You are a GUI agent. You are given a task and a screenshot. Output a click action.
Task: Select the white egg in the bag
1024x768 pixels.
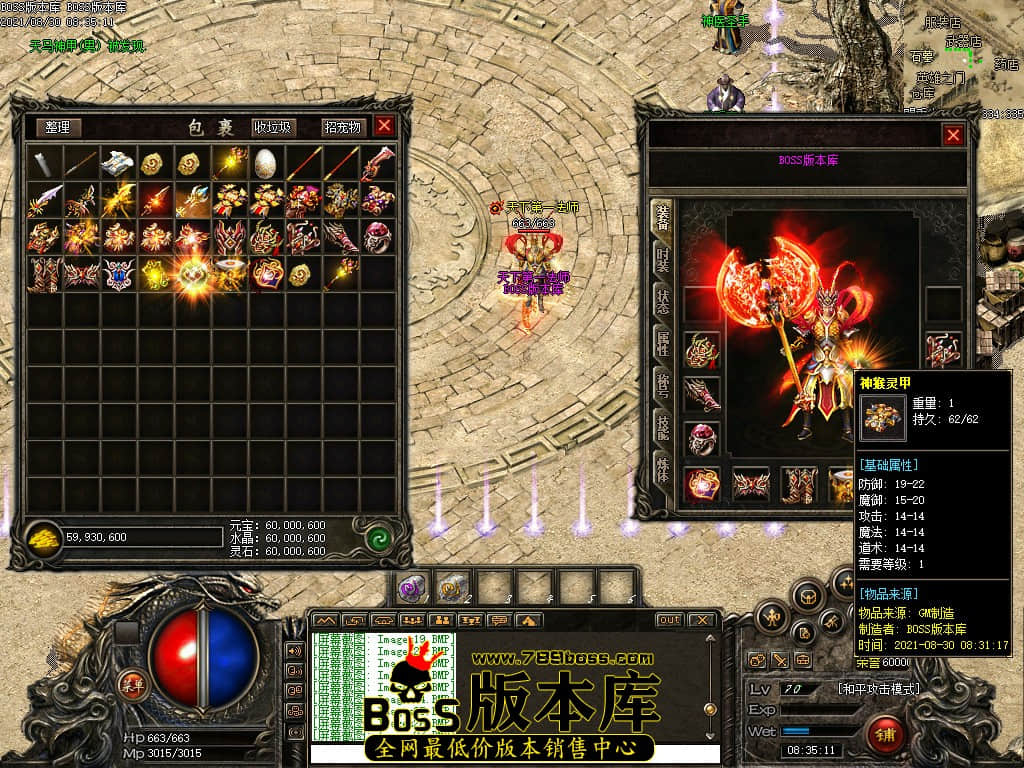[x=265, y=162]
